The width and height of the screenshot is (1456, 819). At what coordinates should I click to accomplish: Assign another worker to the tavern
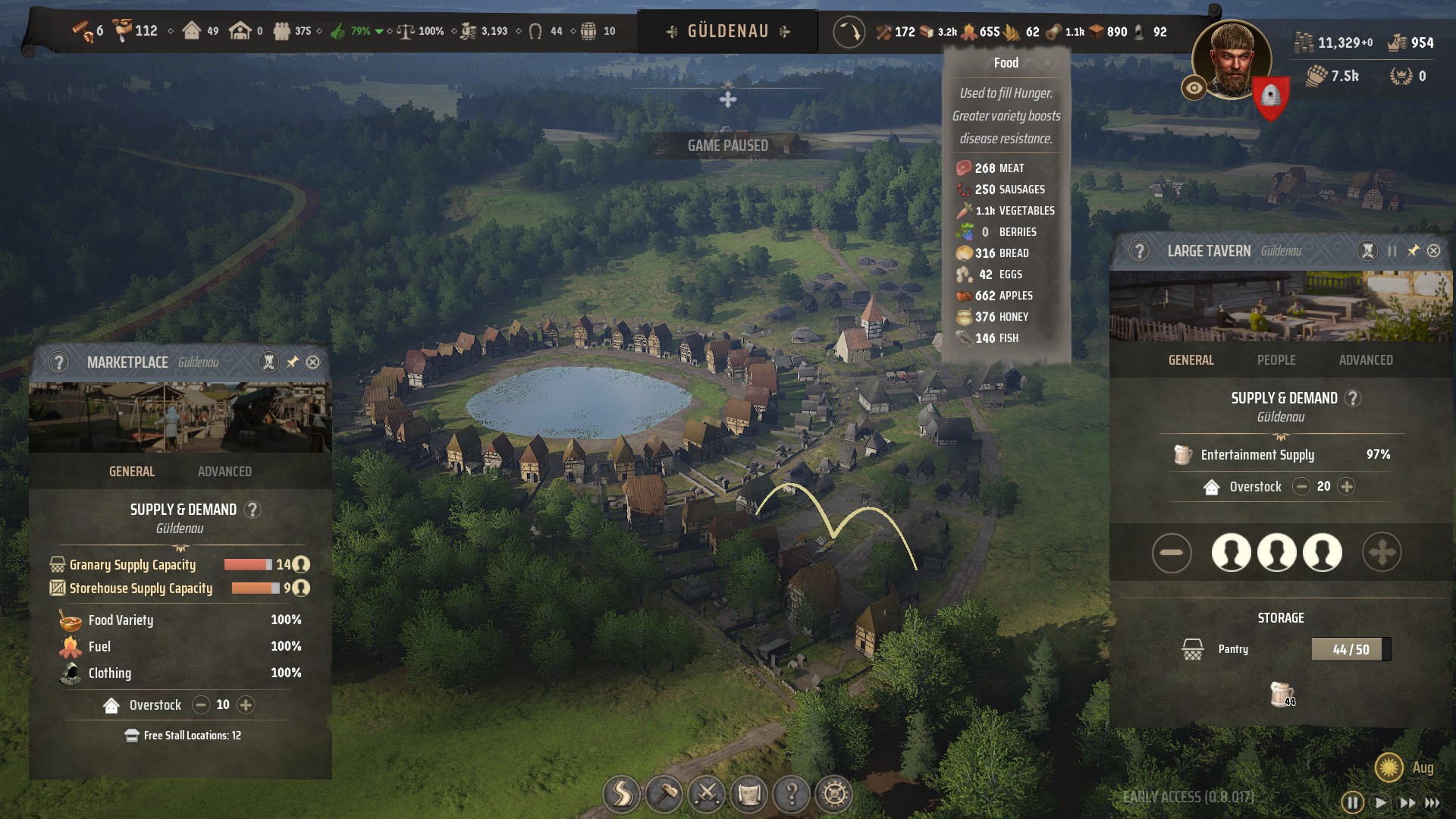point(1382,553)
